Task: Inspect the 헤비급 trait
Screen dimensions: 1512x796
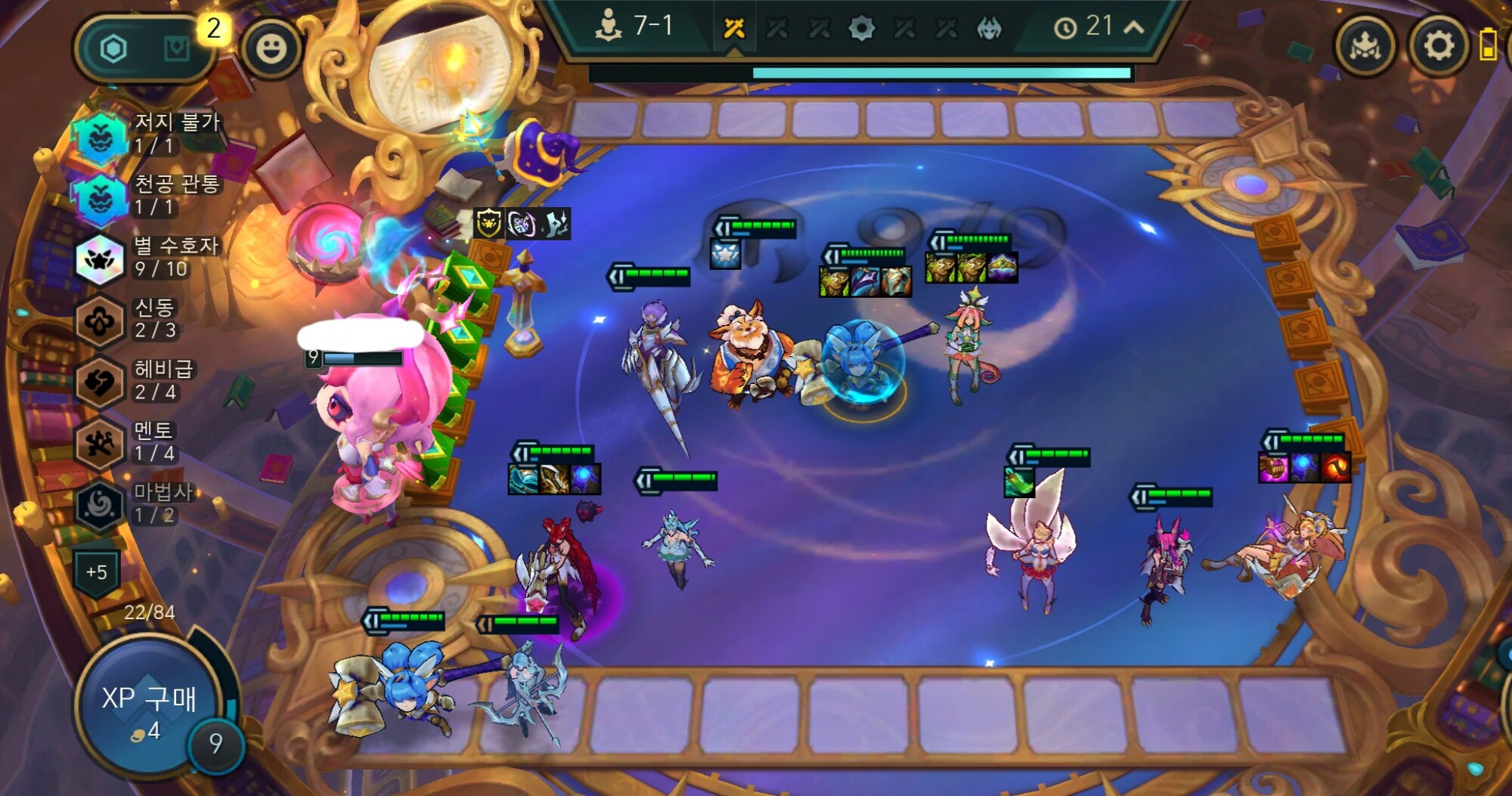Action: coord(100,382)
